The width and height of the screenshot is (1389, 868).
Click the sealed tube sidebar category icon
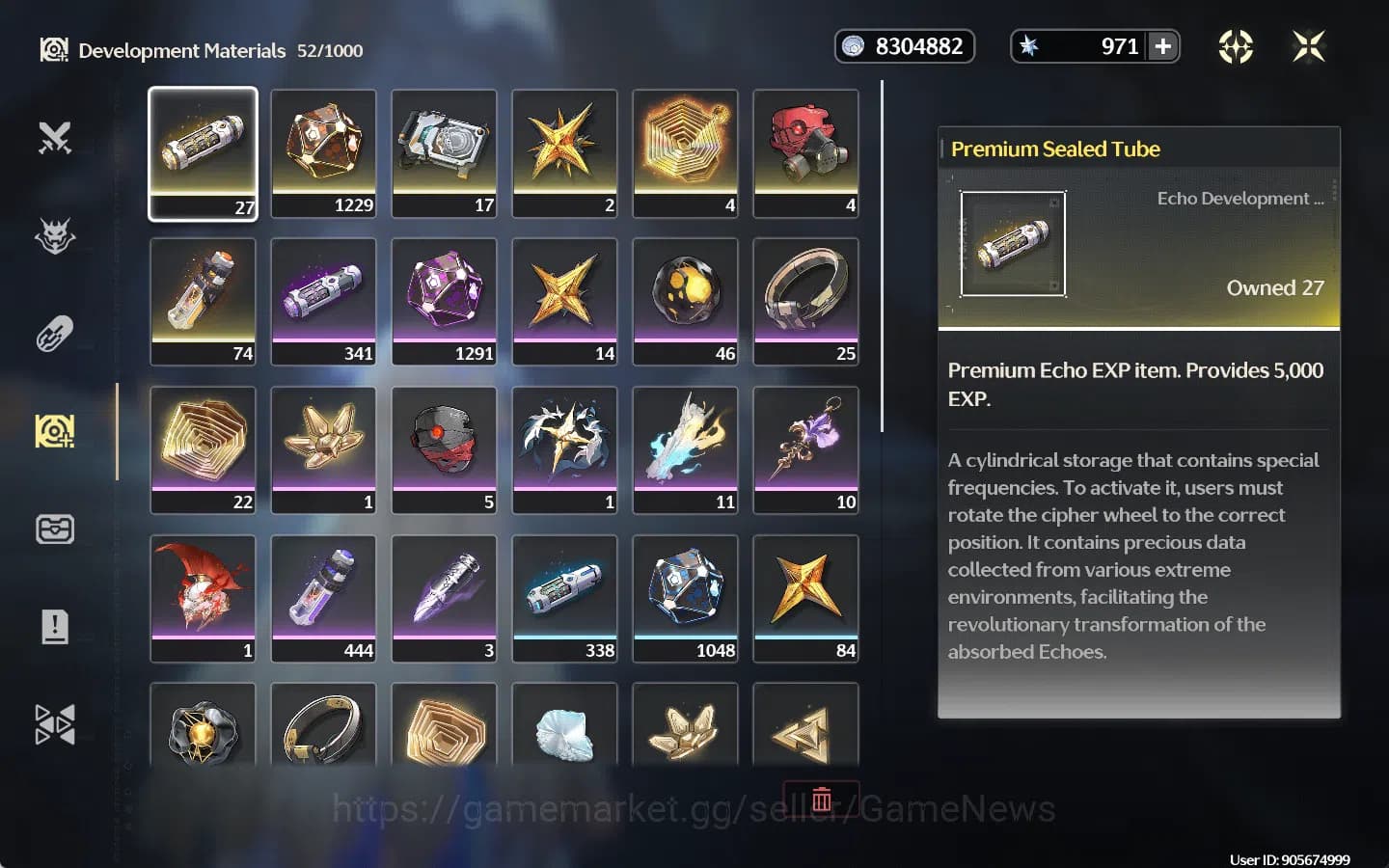55,333
